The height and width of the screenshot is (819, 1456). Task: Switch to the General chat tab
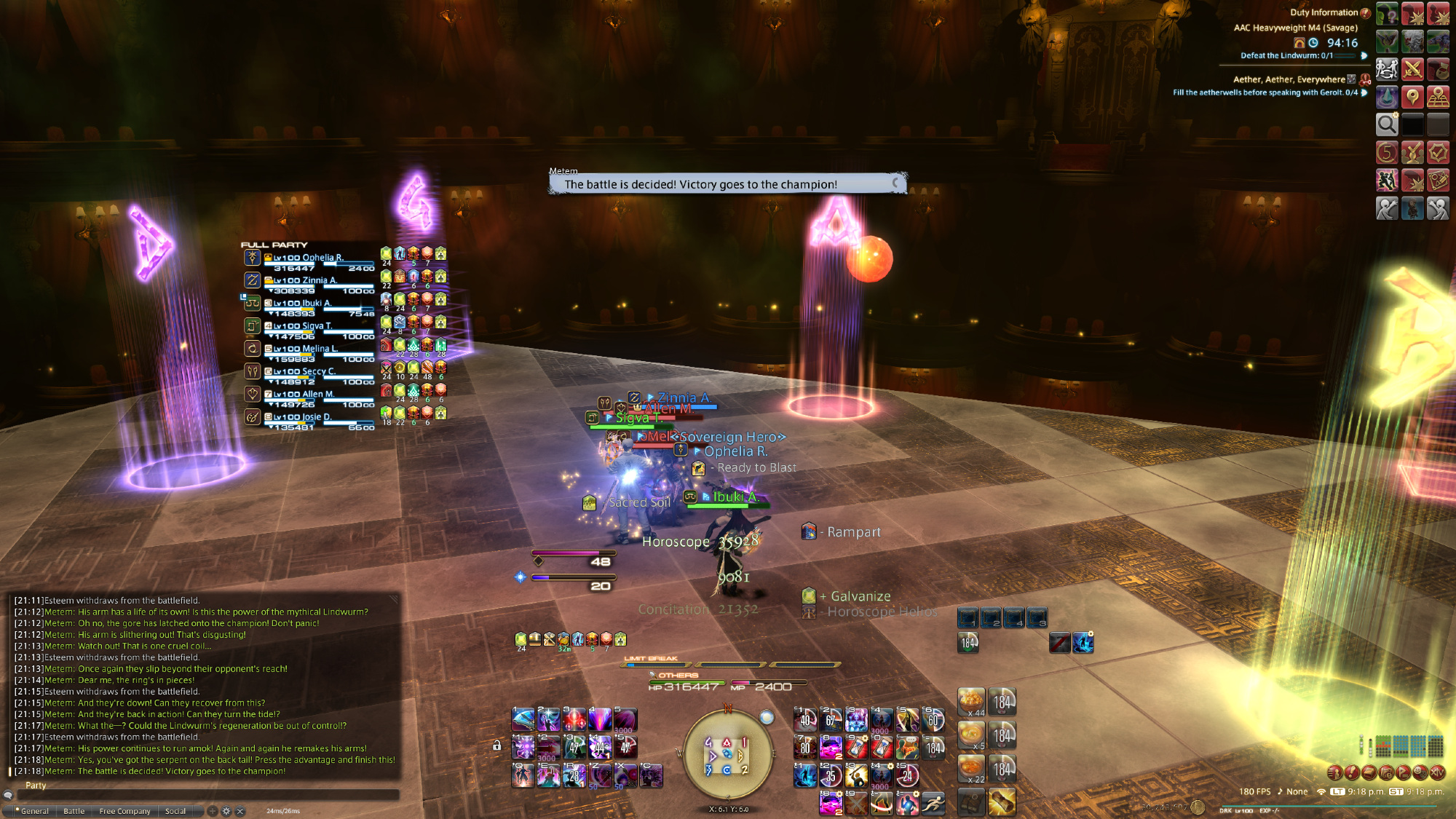(x=33, y=811)
